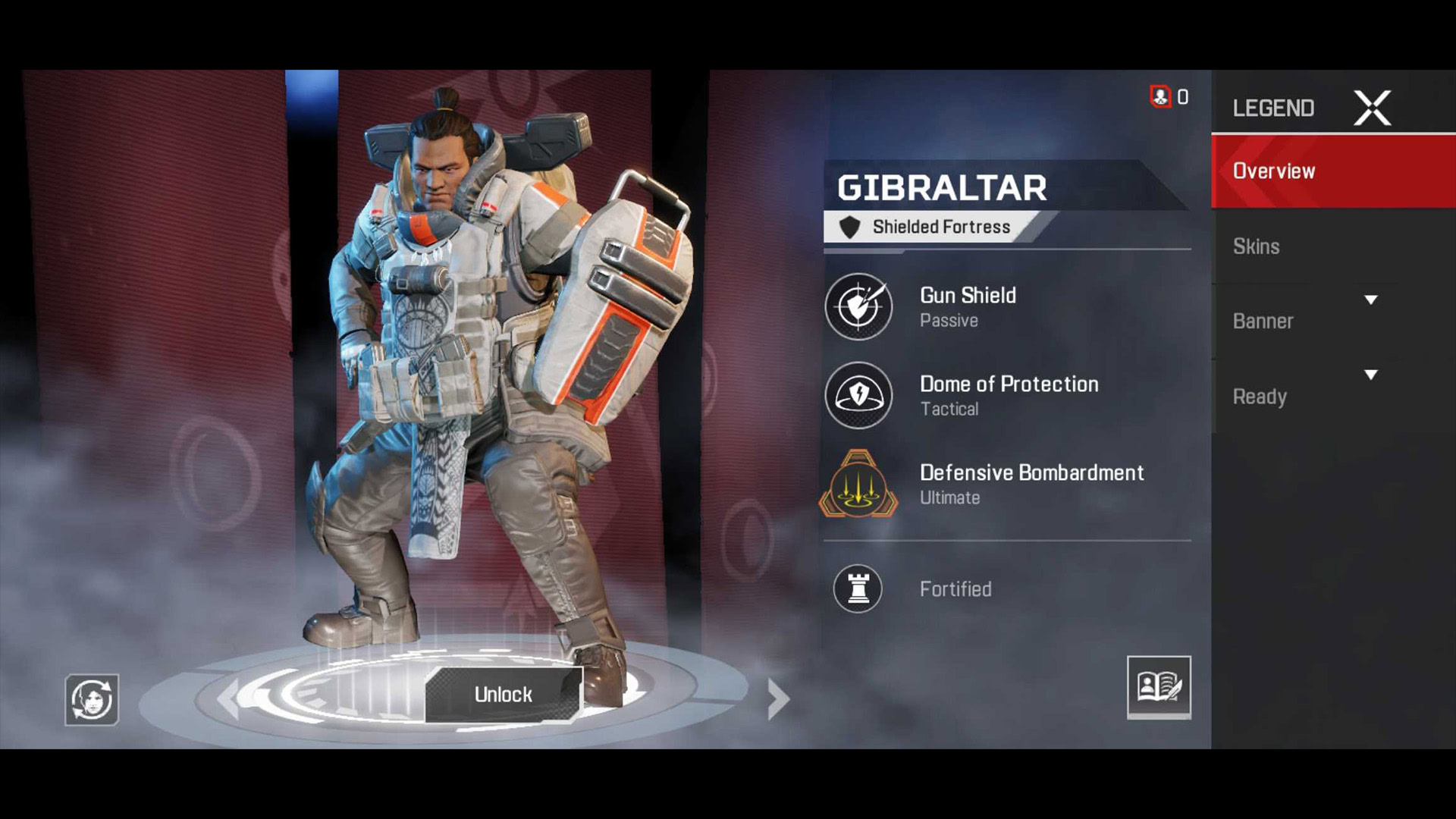This screenshot has width=1456, height=819.
Task: View the Gun Shield passive ability
Action: pyautogui.click(x=858, y=307)
